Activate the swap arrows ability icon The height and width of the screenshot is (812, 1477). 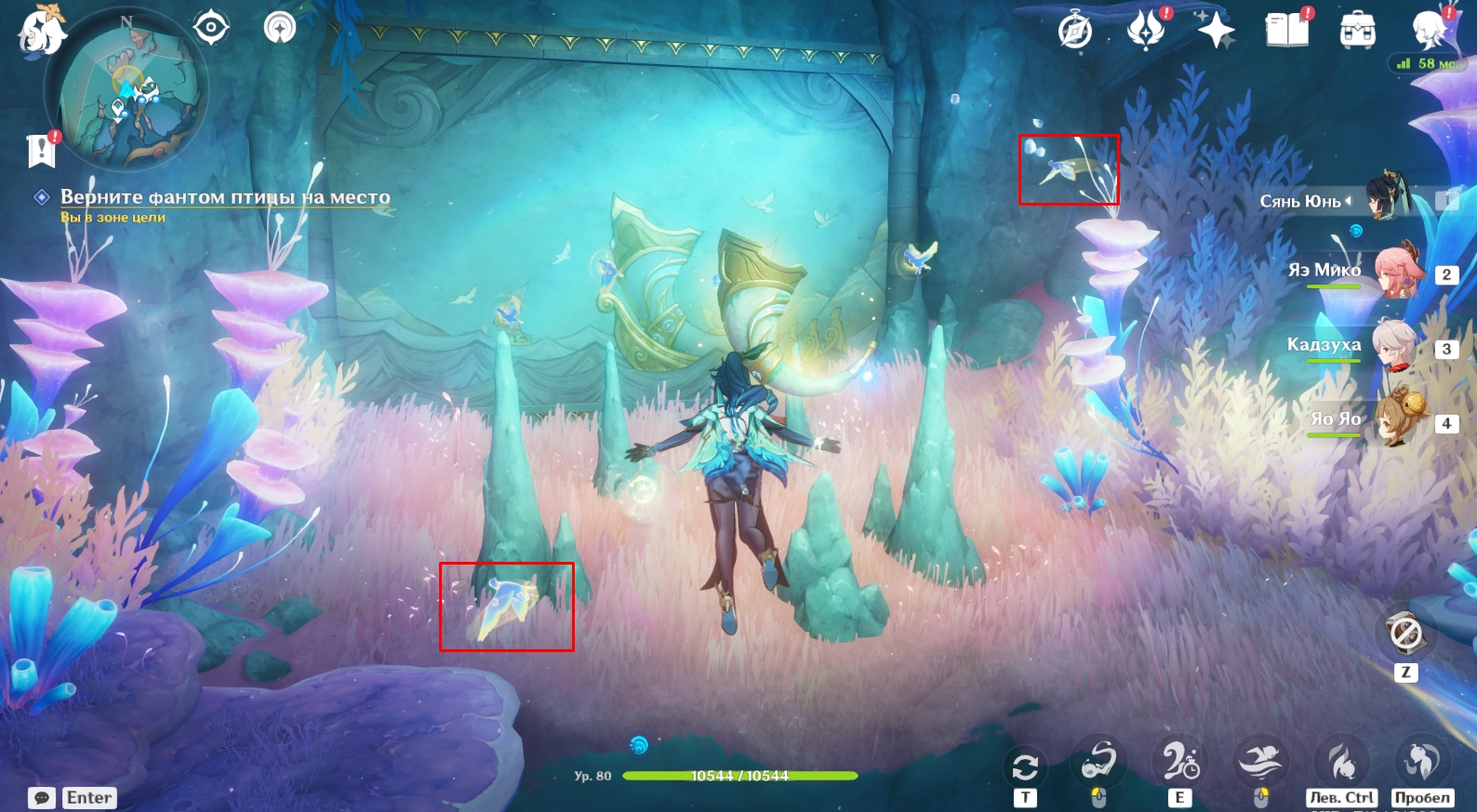pos(1024,766)
